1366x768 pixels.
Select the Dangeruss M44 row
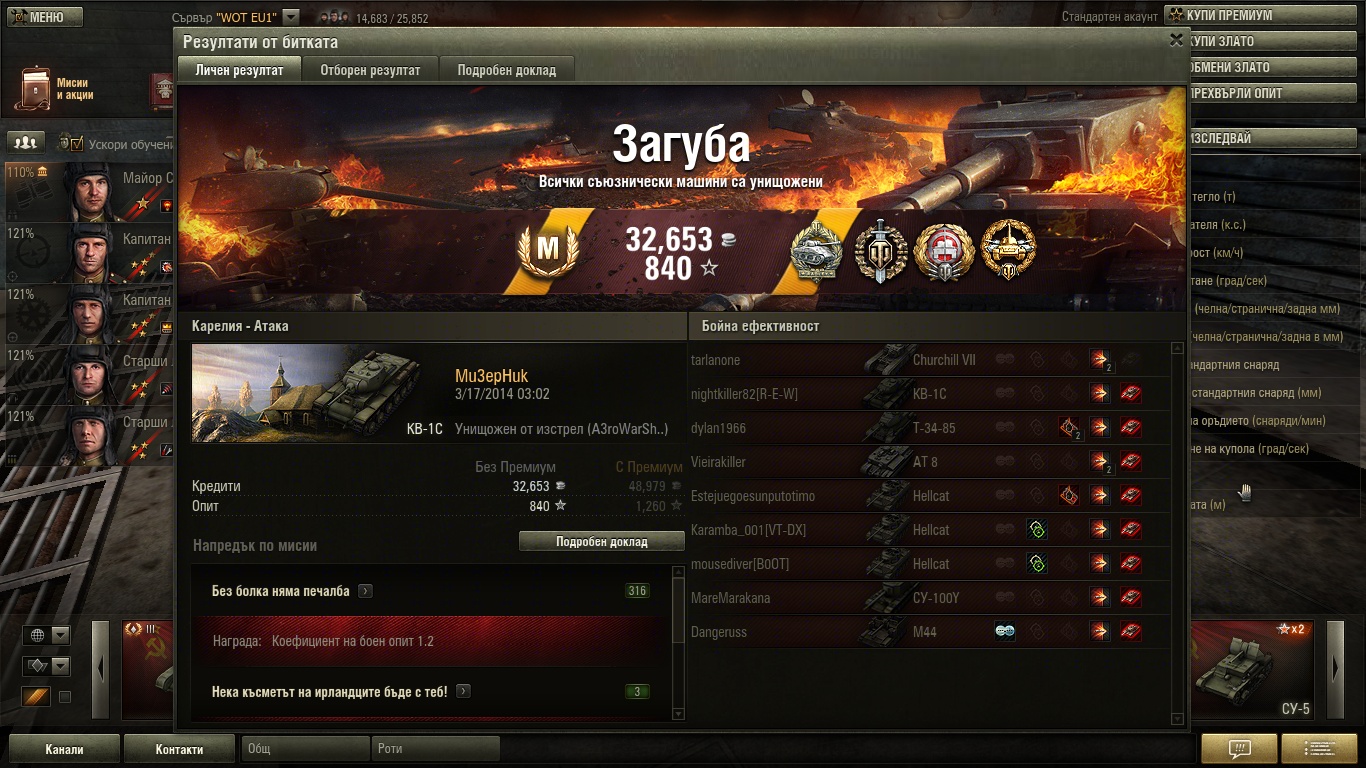[930, 632]
